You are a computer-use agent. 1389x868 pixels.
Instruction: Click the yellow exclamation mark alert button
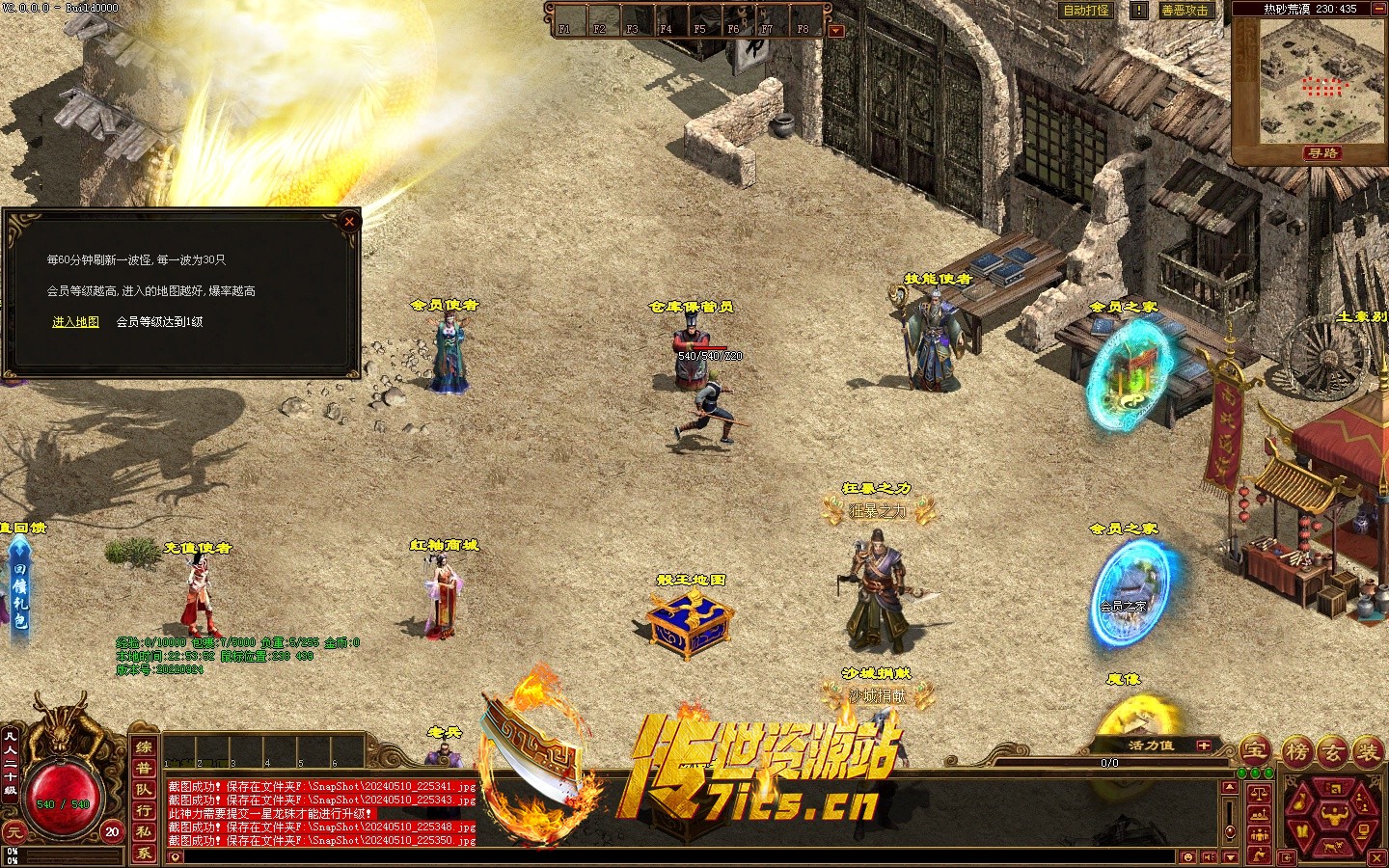coord(1139,11)
